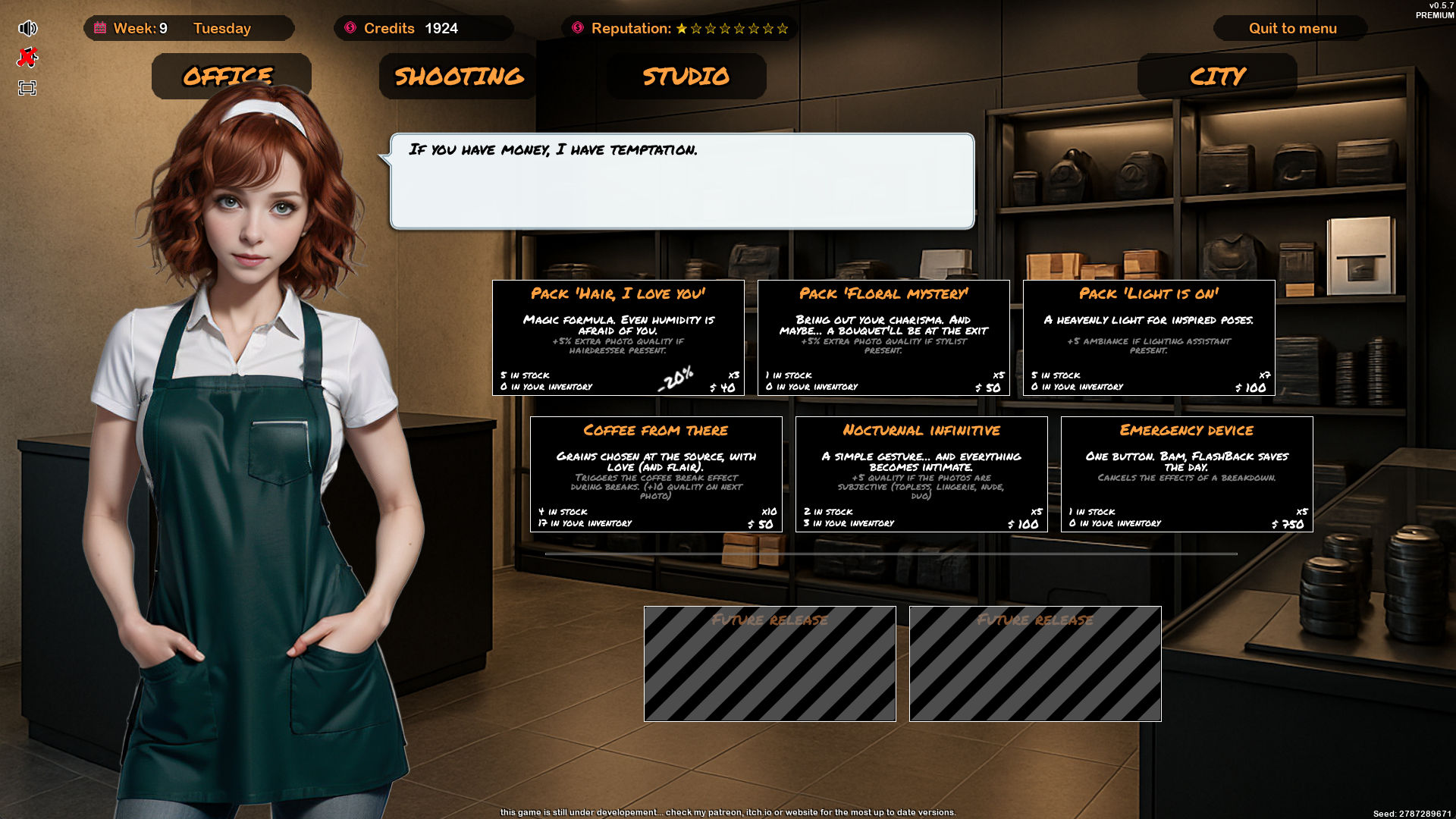Click the fullscreen frame icon

click(27, 86)
